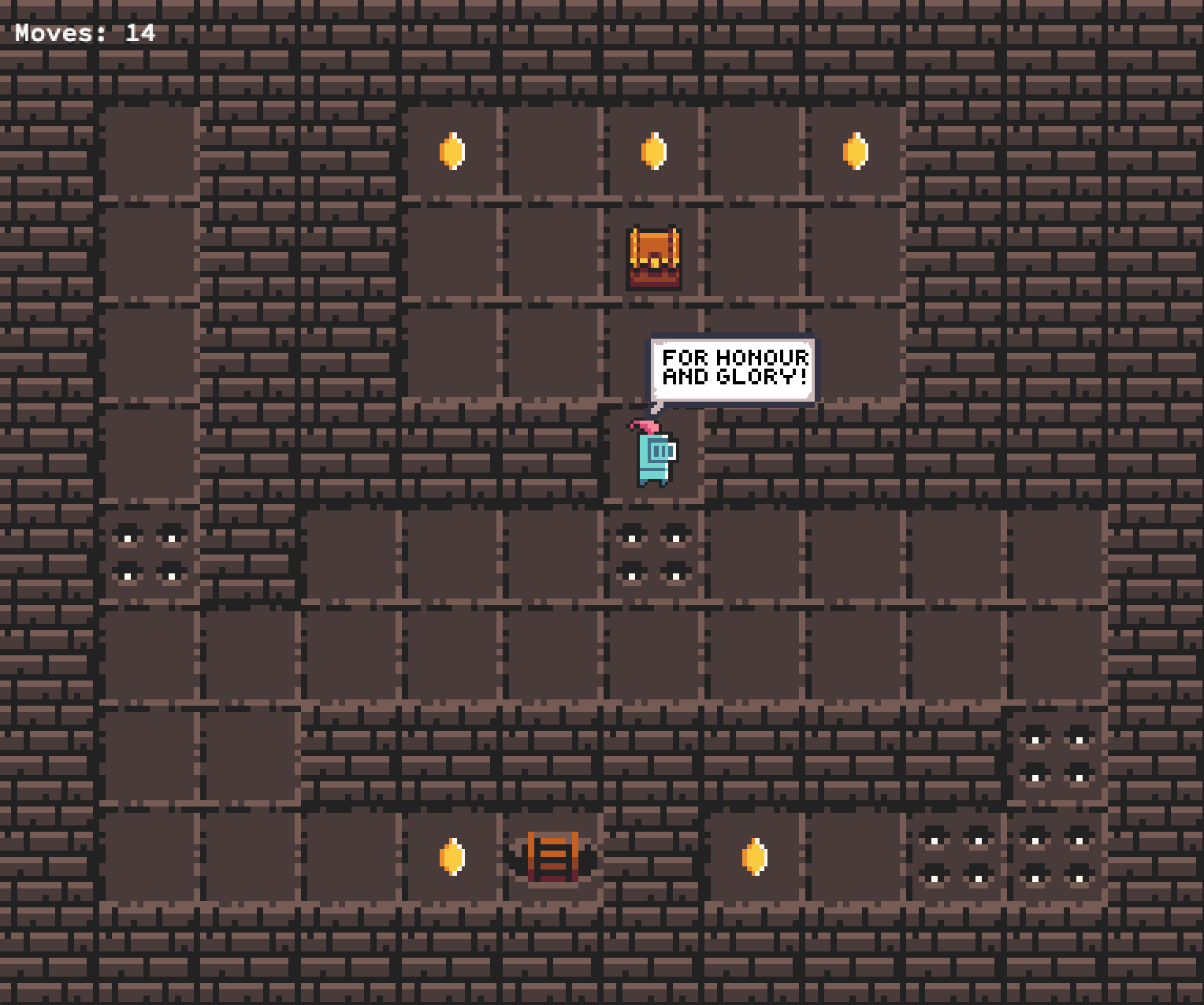Click the middle coin above the chest
This screenshot has width=1204, height=1005.
click(652, 151)
